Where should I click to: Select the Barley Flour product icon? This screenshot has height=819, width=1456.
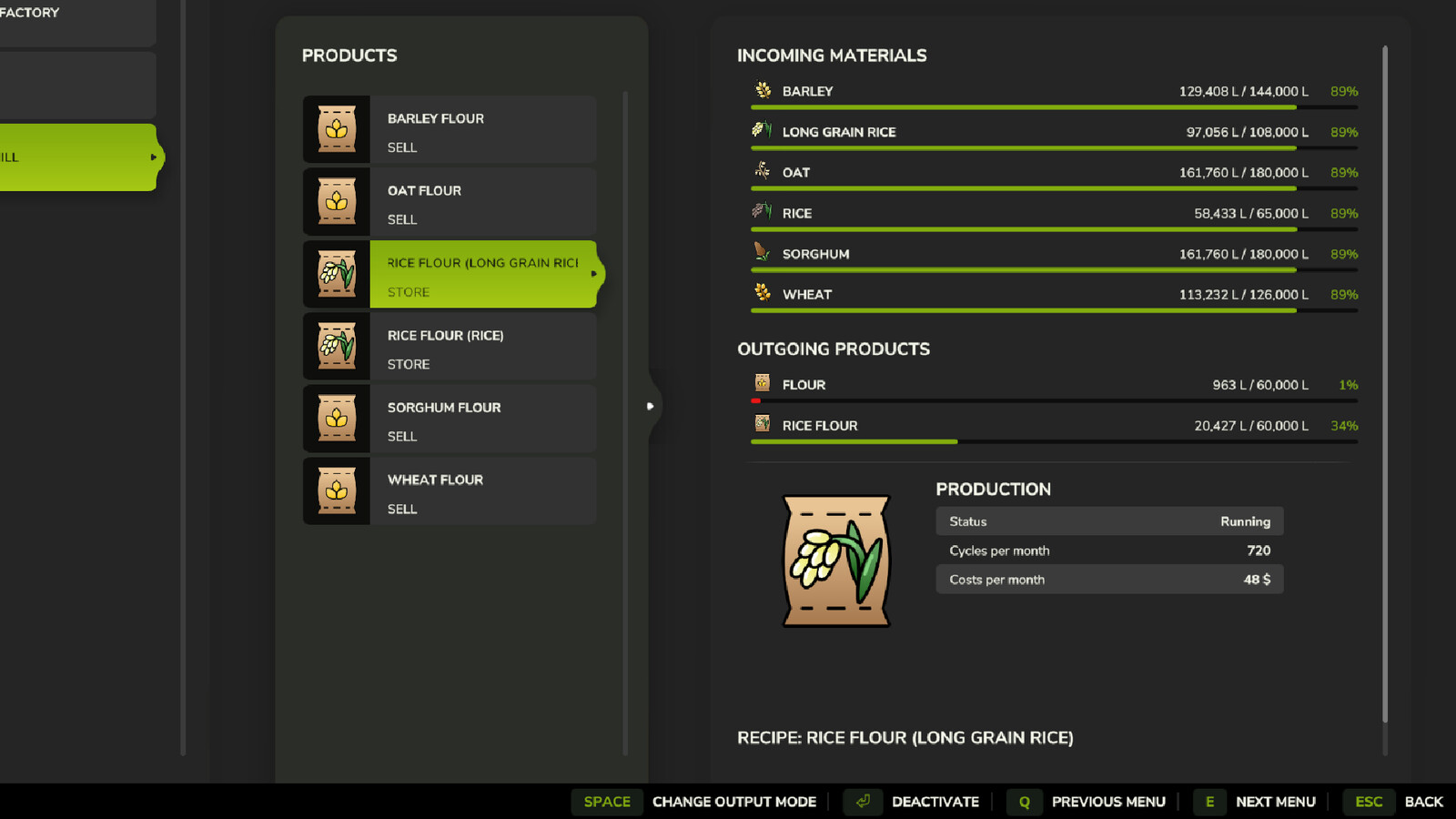[x=337, y=129]
